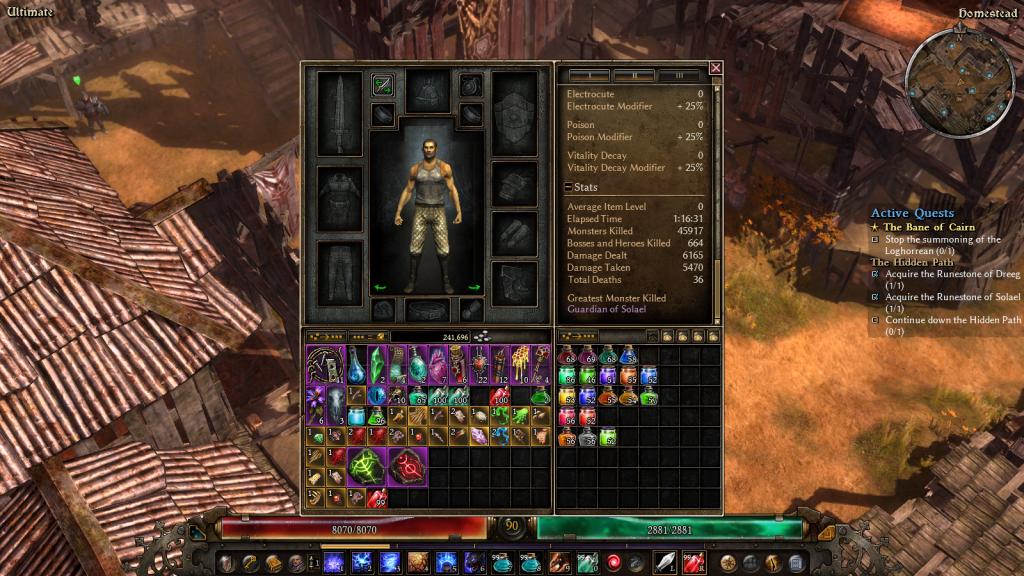This screenshot has width=1024, height=576.
Task: Select the empty shield off-hand slot
Action: click(515, 113)
